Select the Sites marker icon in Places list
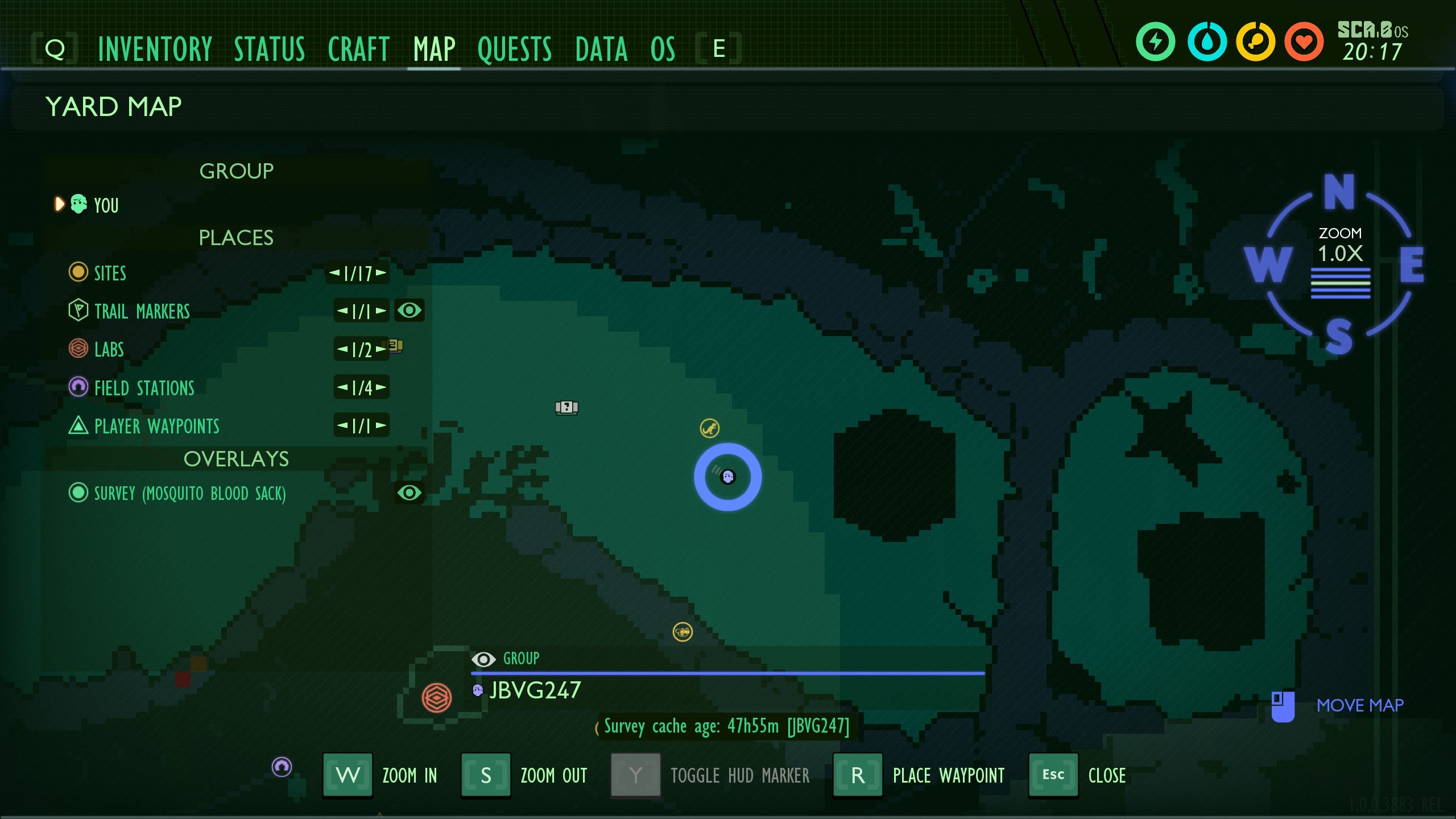 [x=78, y=273]
